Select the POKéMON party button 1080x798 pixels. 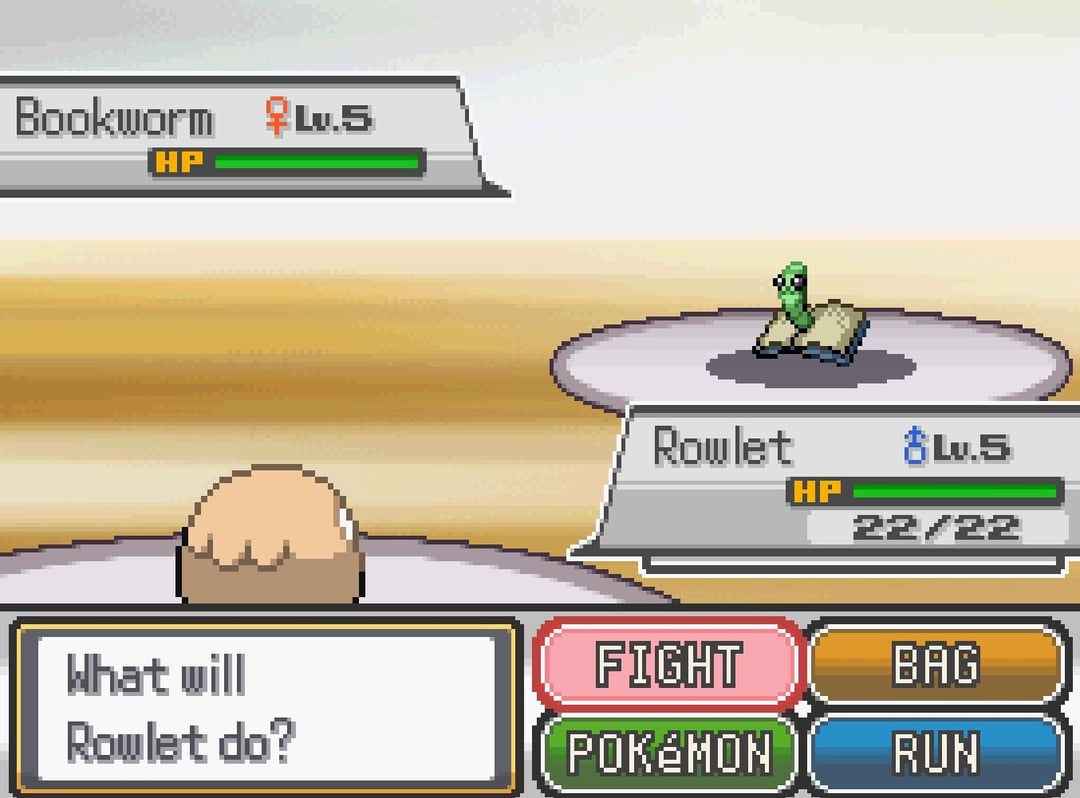click(x=669, y=752)
